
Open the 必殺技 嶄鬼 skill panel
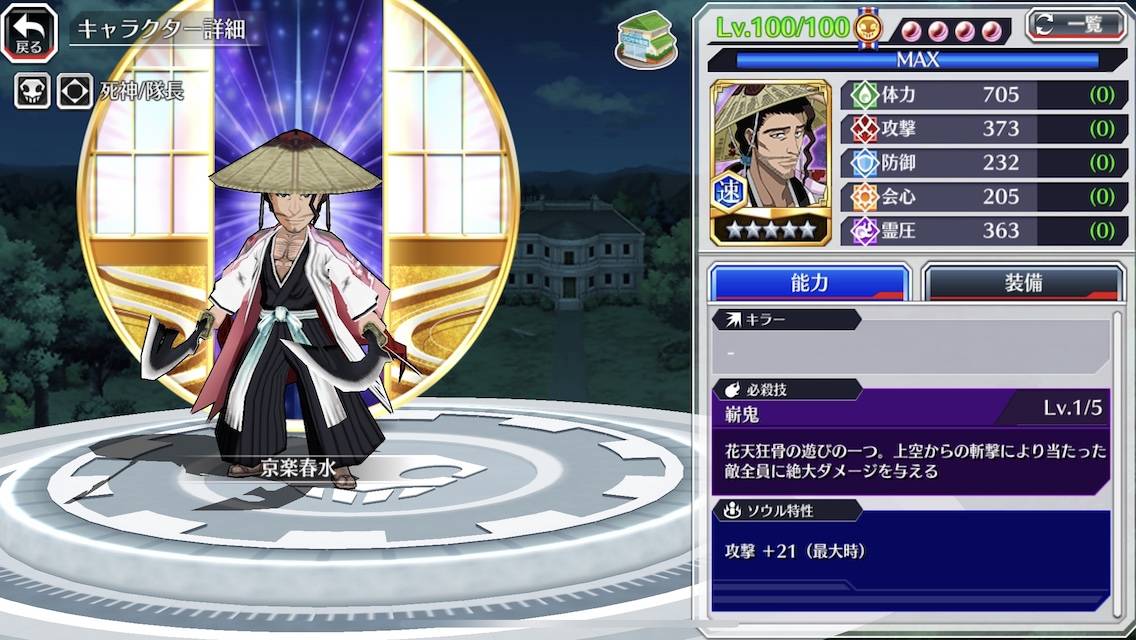coord(911,440)
